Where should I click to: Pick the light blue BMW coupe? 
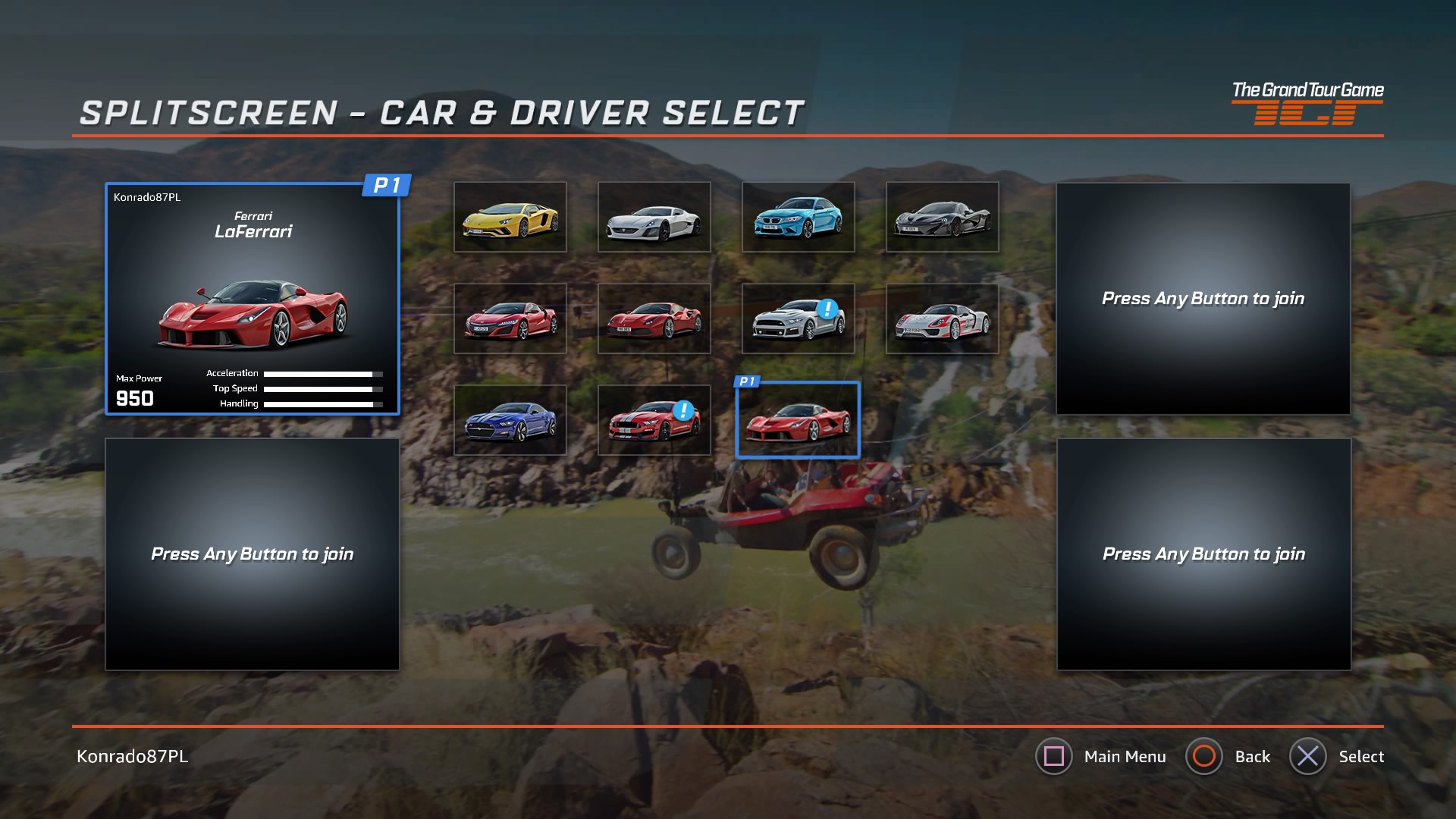pyautogui.click(x=798, y=217)
